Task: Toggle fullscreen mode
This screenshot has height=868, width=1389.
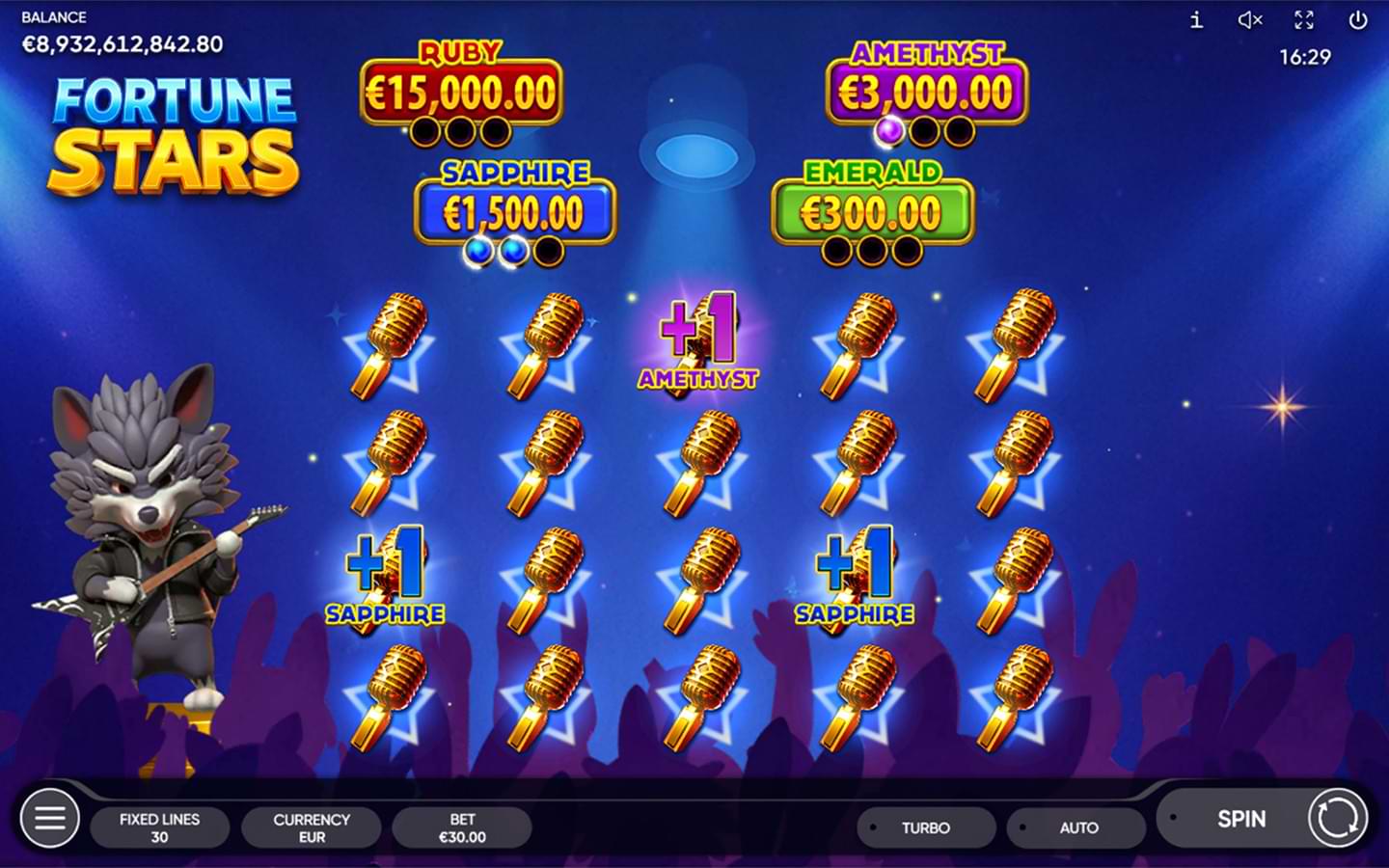Action: coord(1304,20)
